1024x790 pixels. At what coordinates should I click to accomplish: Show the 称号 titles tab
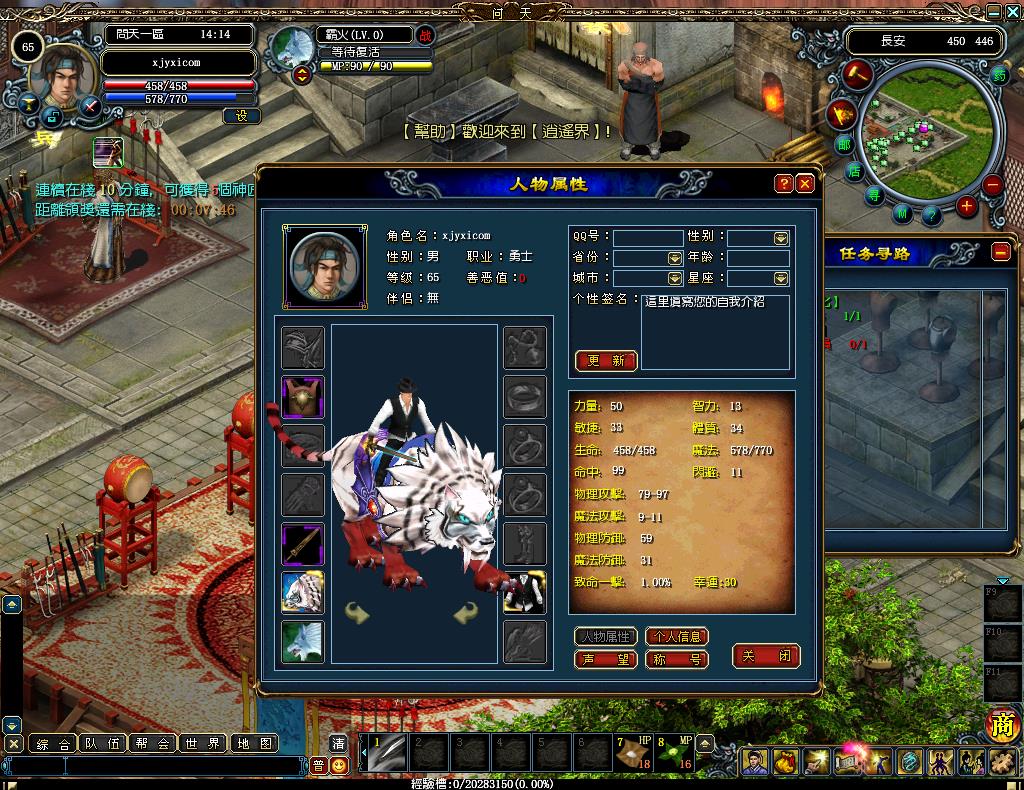point(677,659)
